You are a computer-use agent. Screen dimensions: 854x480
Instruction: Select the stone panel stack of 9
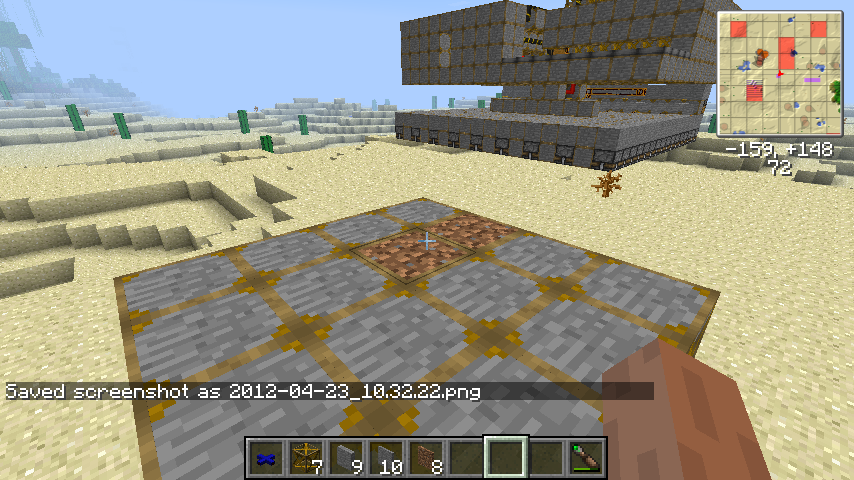click(x=345, y=458)
